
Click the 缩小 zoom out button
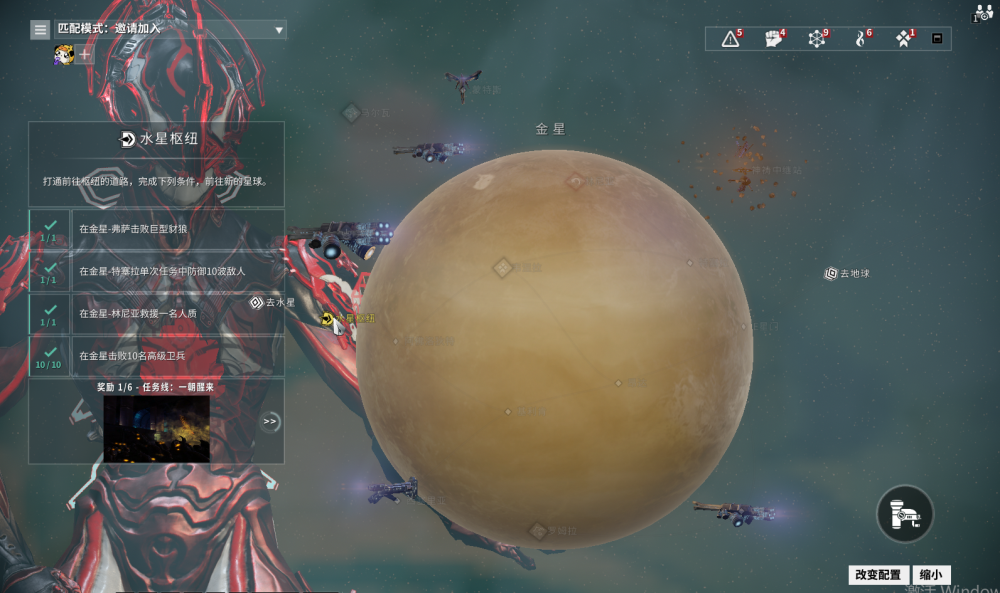coord(930,575)
